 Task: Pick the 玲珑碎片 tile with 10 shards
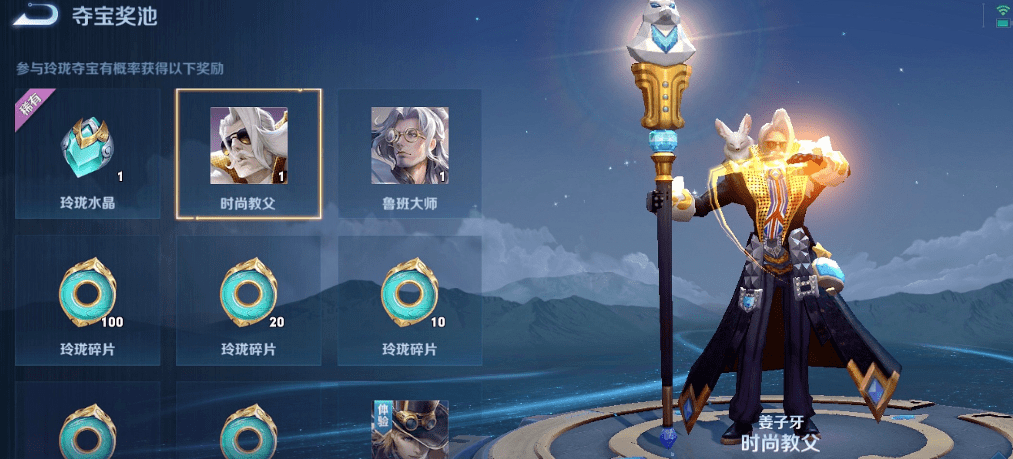click(x=409, y=299)
